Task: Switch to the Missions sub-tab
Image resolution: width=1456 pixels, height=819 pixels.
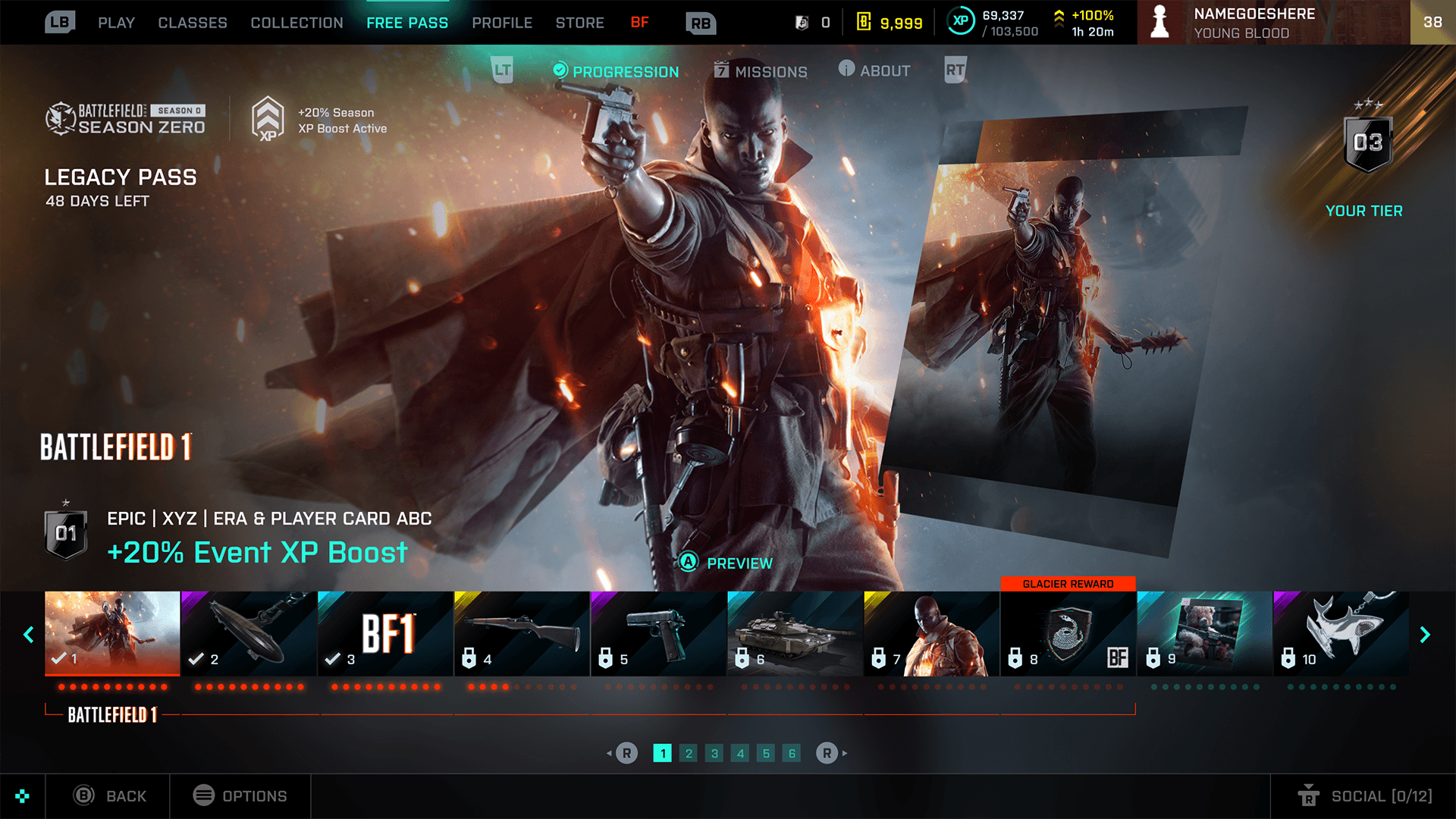Action: (761, 71)
